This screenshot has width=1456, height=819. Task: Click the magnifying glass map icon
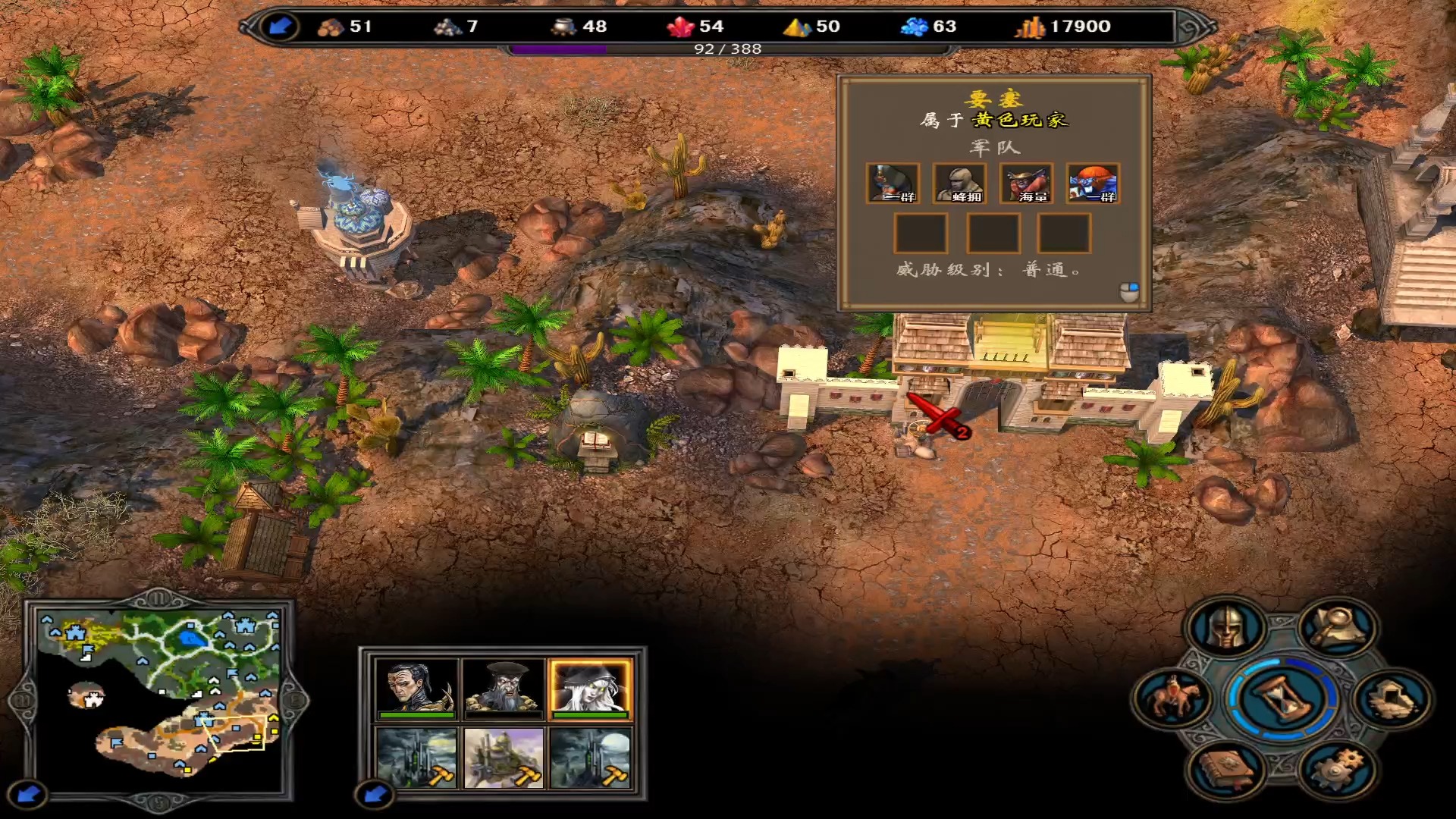click(x=1337, y=627)
